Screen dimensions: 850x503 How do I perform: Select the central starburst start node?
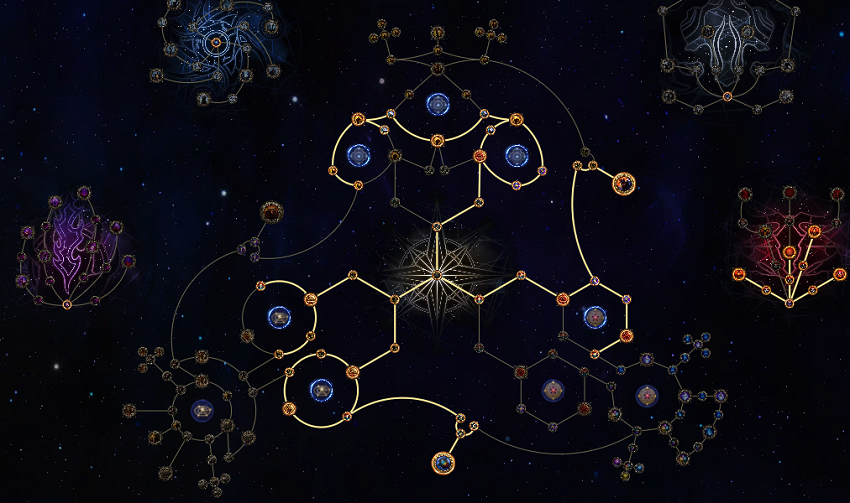coord(436,273)
